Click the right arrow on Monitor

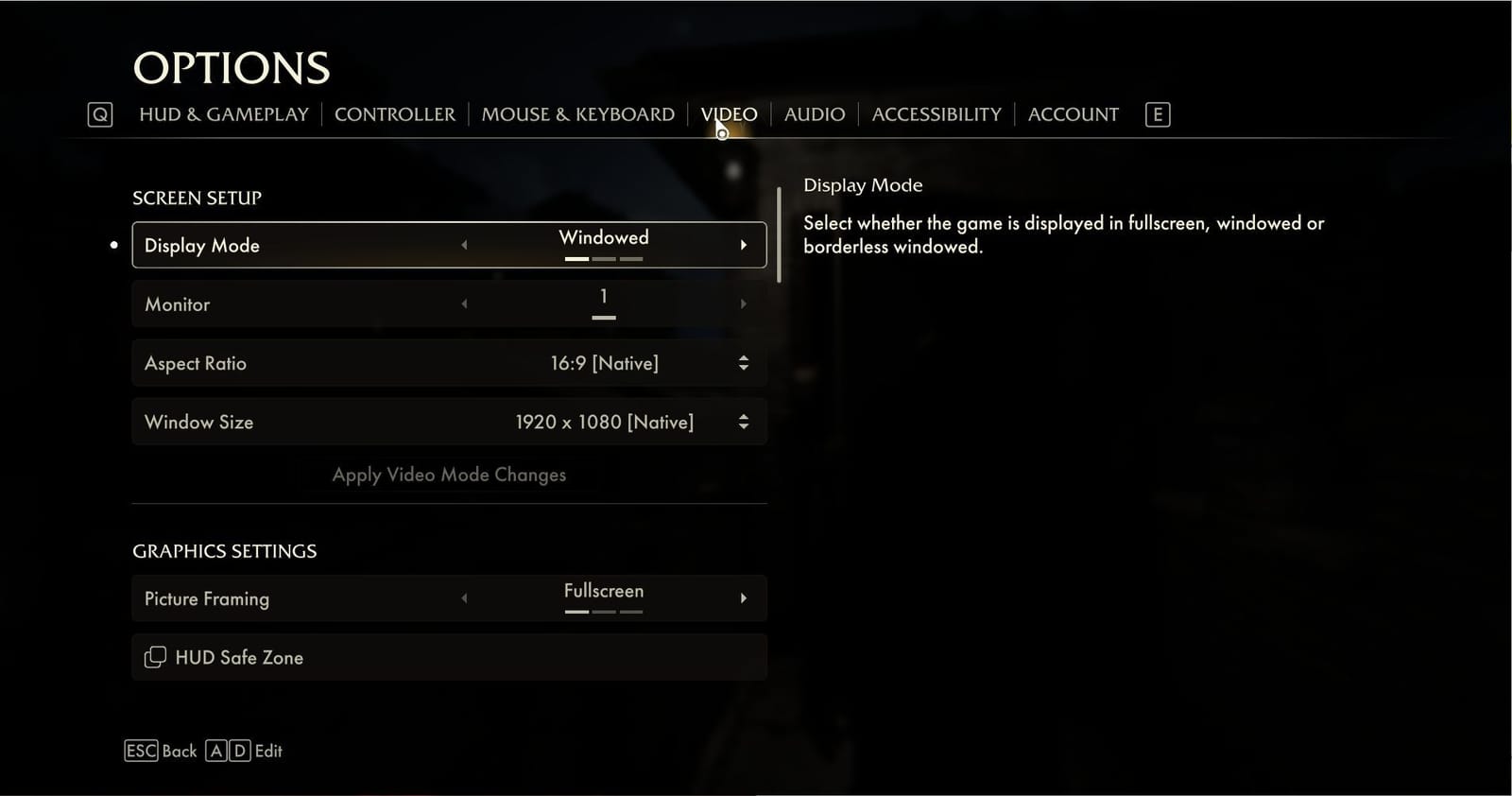(x=743, y=303)
